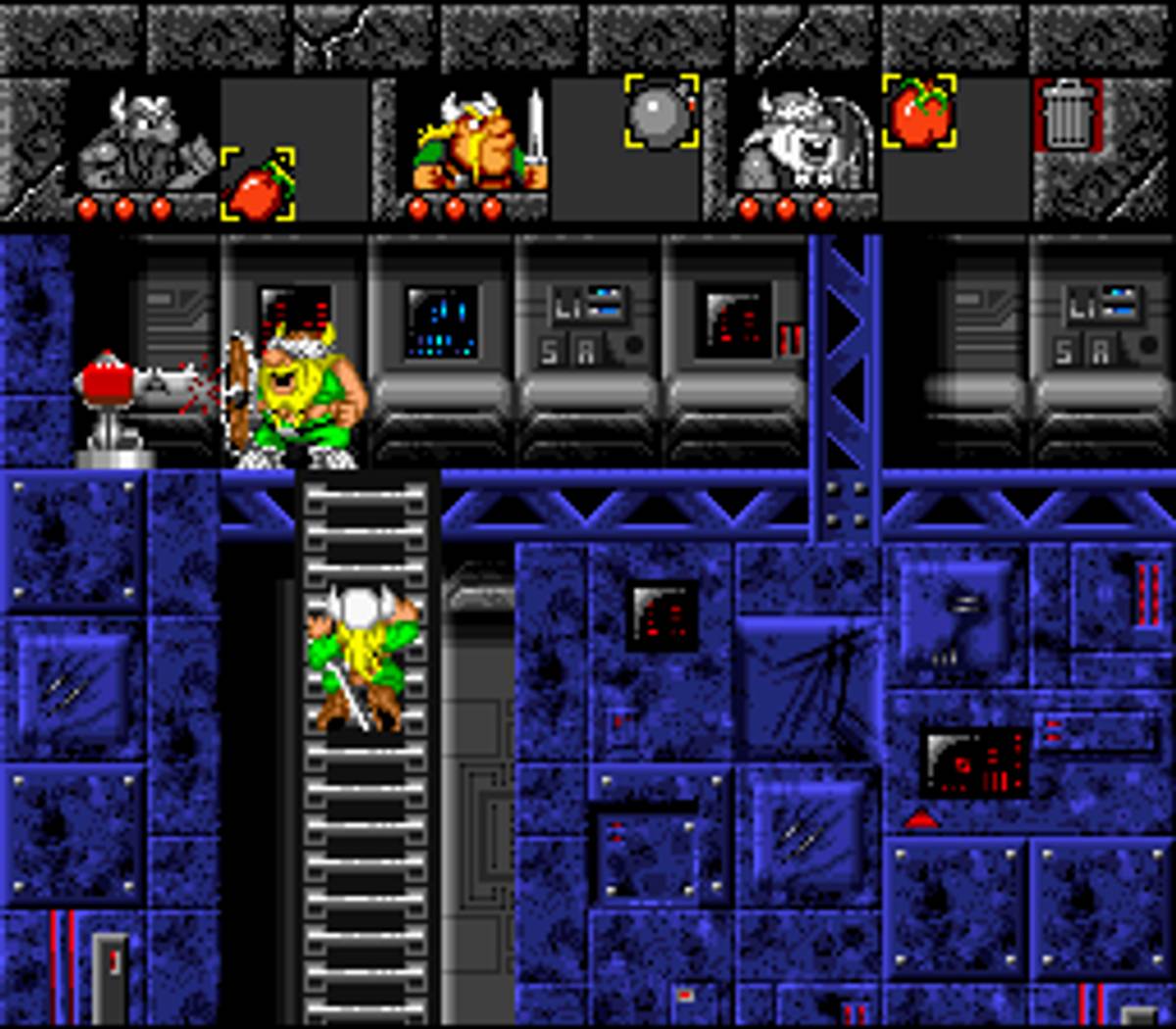This screenshot has height=1029, width=1176.
Task: Select the bomb in Baleog's inventory
Action: pos(661,113)
